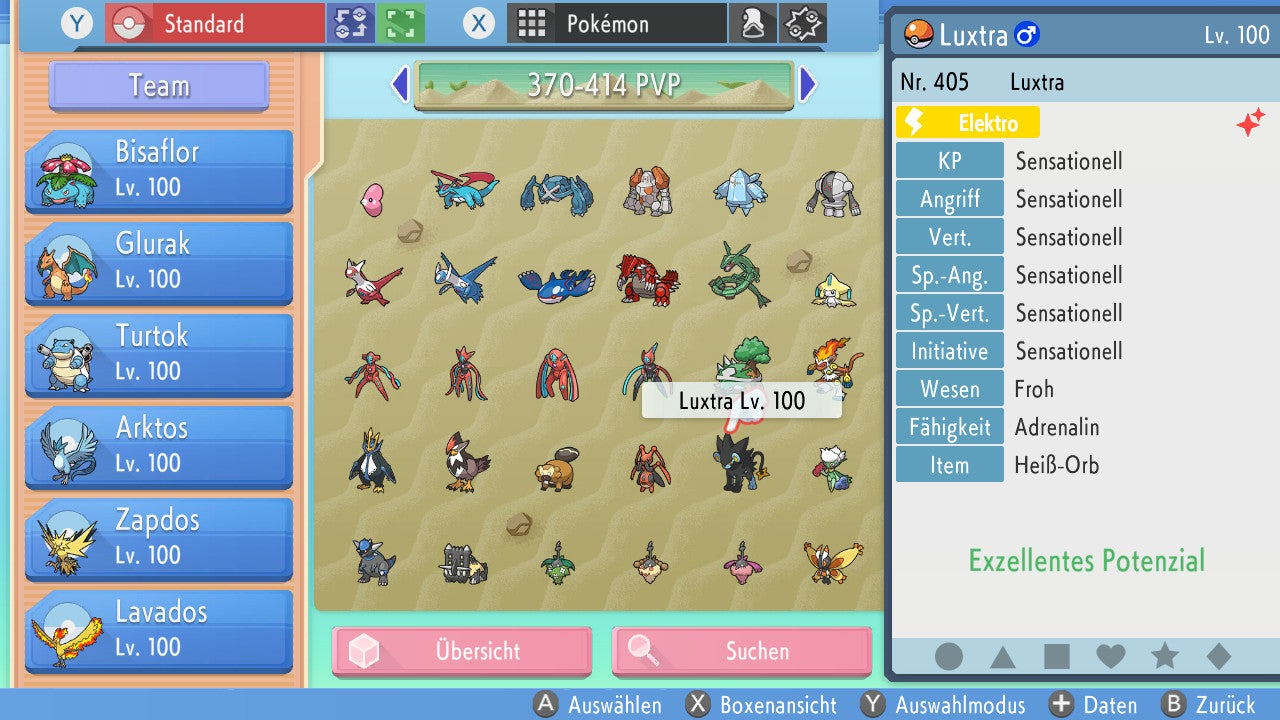This screenshot has height=720, width=1280.
Task: Go to the previous box with the left arrow
Action: (398, 86)
